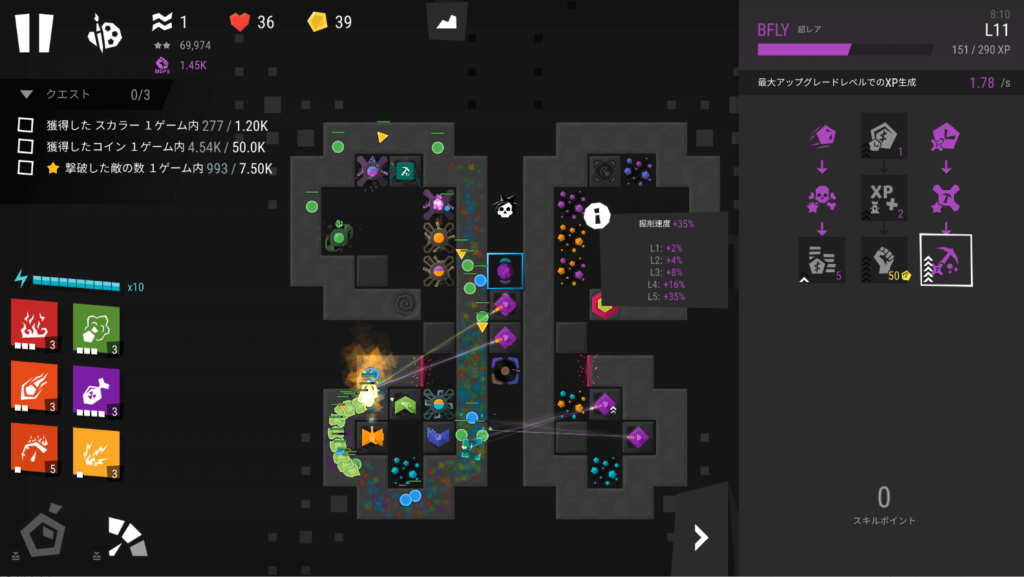Activate the flaming gauge overload ability
Image resolution: width=1024 pixels, height=577 pixels.
tap(33, 447)
